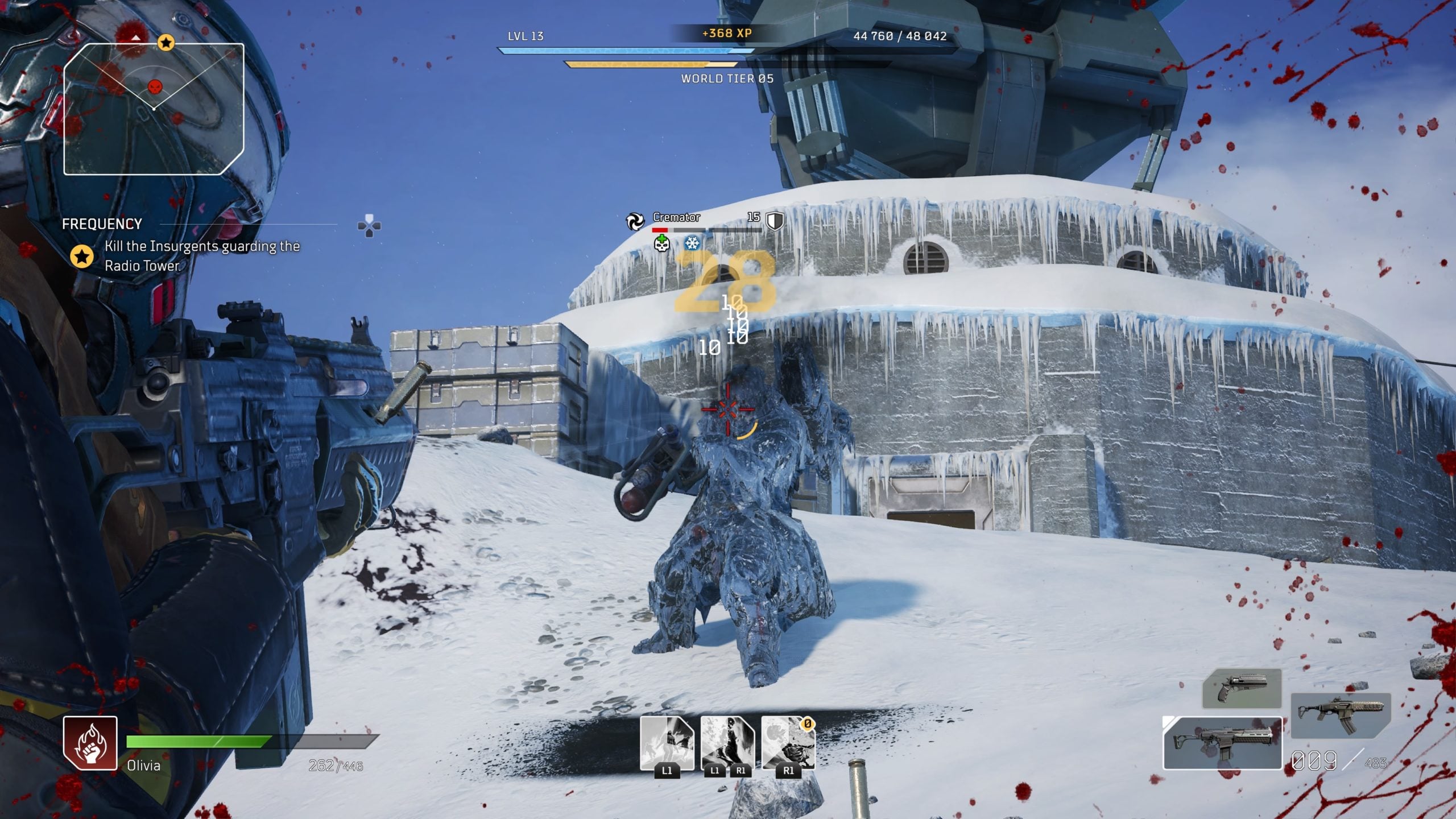Switch to the curved-magazine rifle slot
Viewport: 1456px width, 819px height.
pos(1341,715)
